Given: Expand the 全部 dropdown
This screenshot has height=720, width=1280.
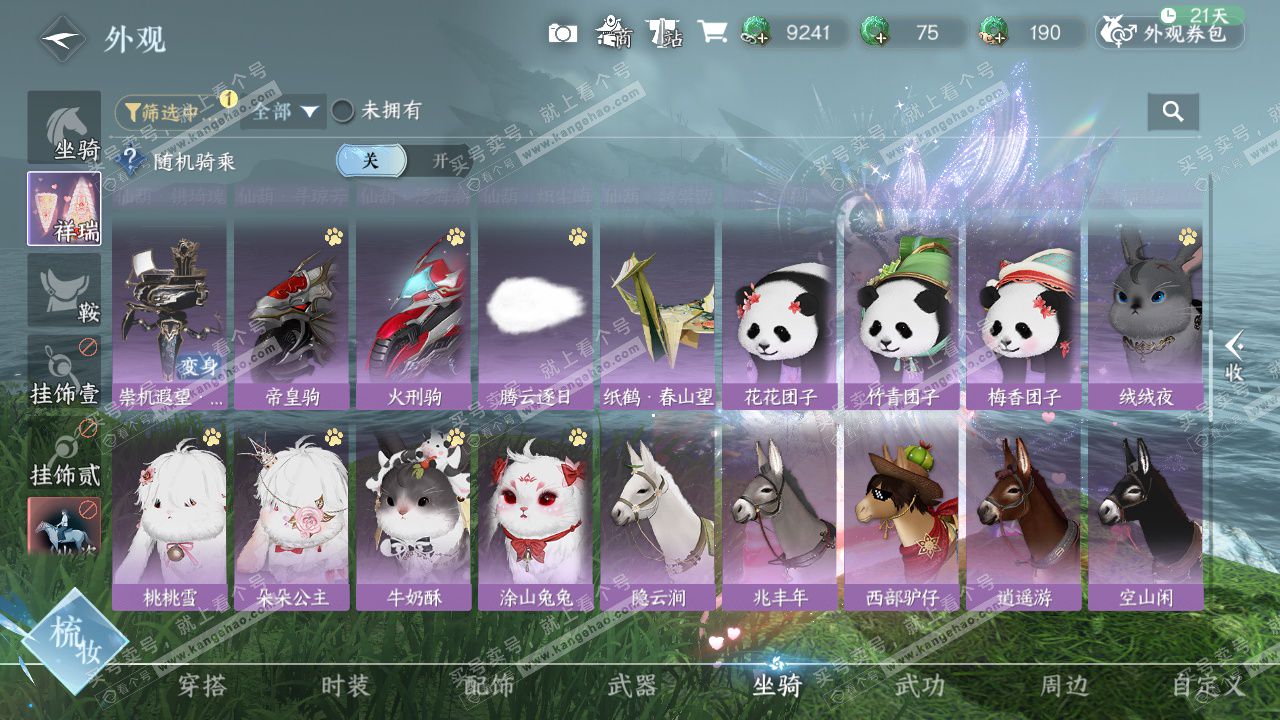Looking at the screenshot, I should point(284,111).
